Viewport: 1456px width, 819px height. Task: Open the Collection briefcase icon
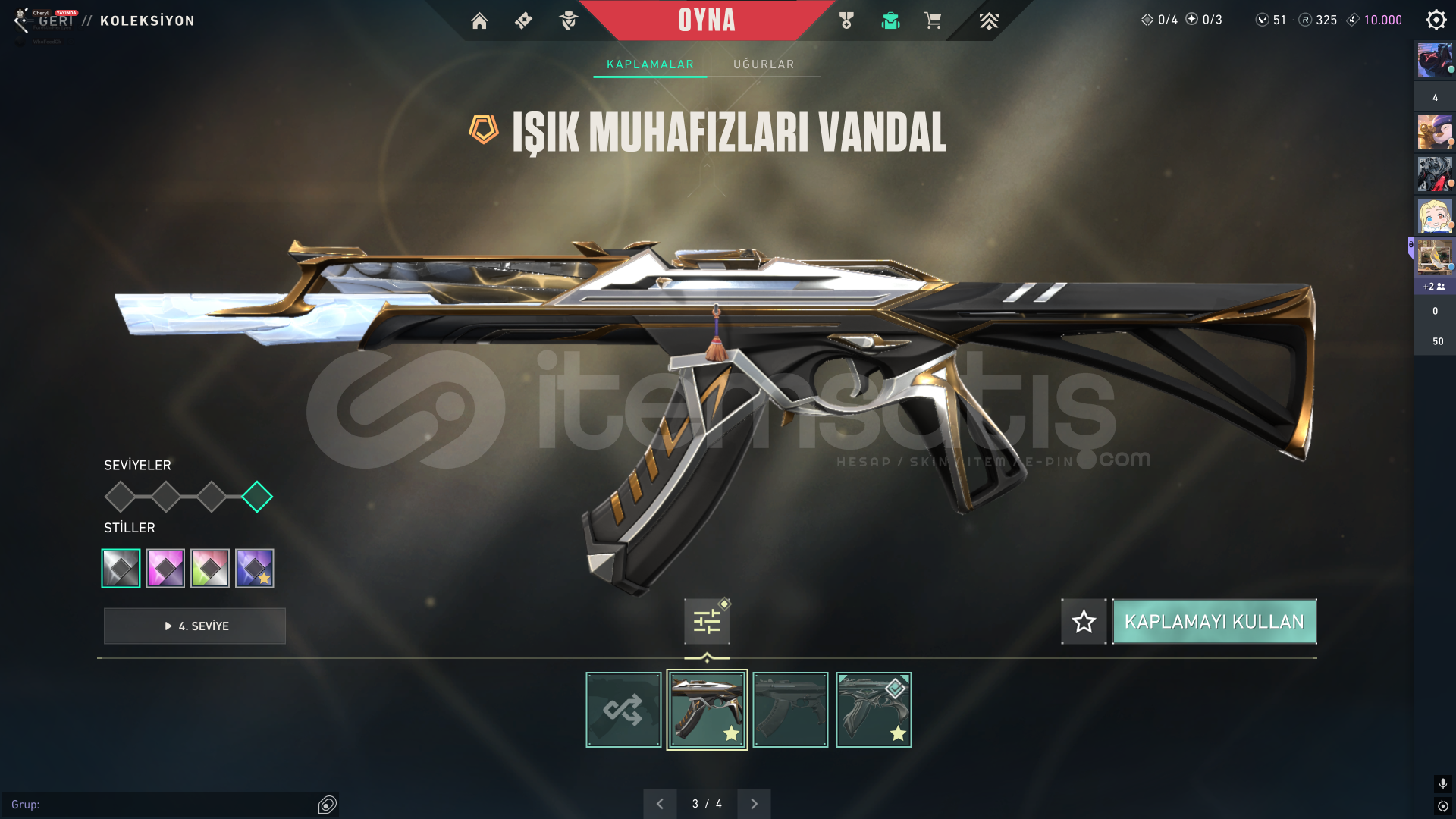(x=890, y=20)
